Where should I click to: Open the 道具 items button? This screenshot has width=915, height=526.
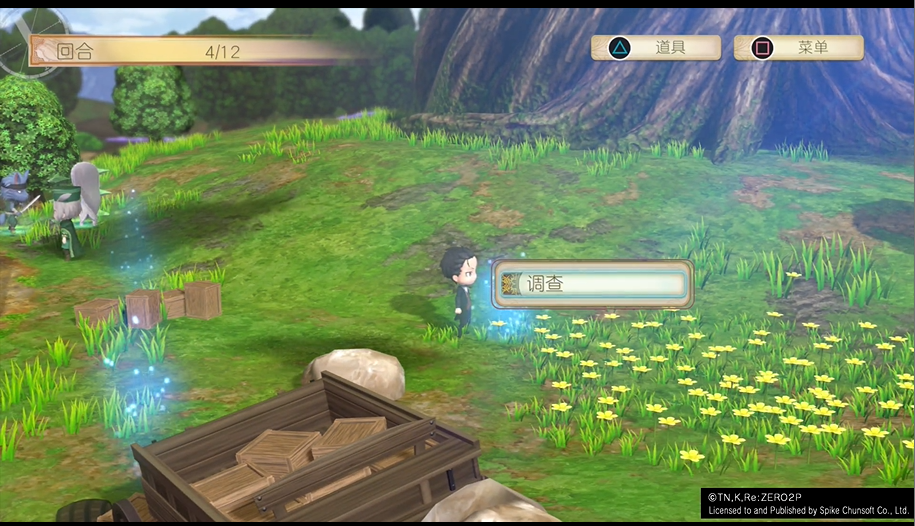tap(656, 47)
